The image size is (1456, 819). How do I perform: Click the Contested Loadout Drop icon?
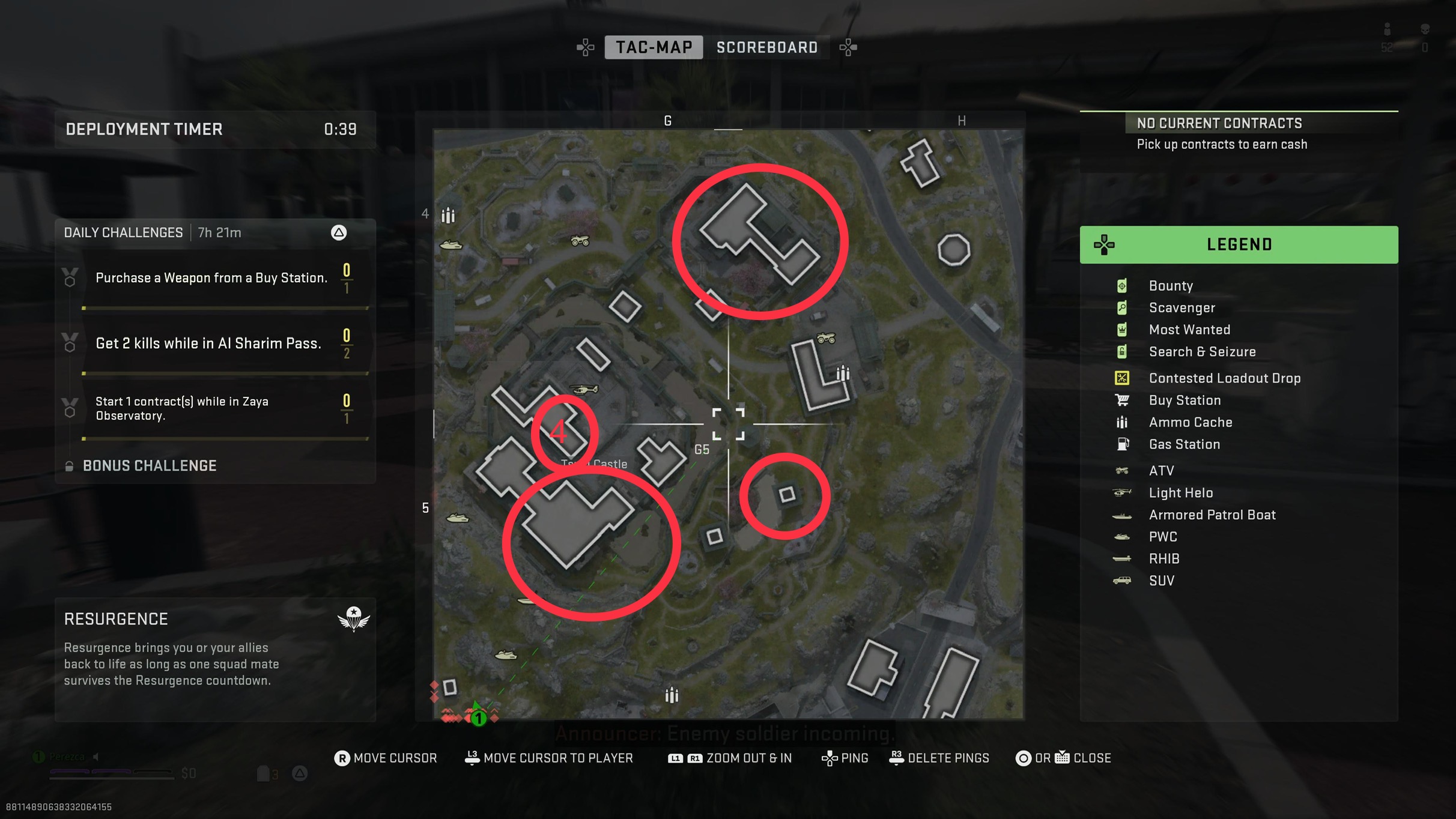pos(1122,378)
